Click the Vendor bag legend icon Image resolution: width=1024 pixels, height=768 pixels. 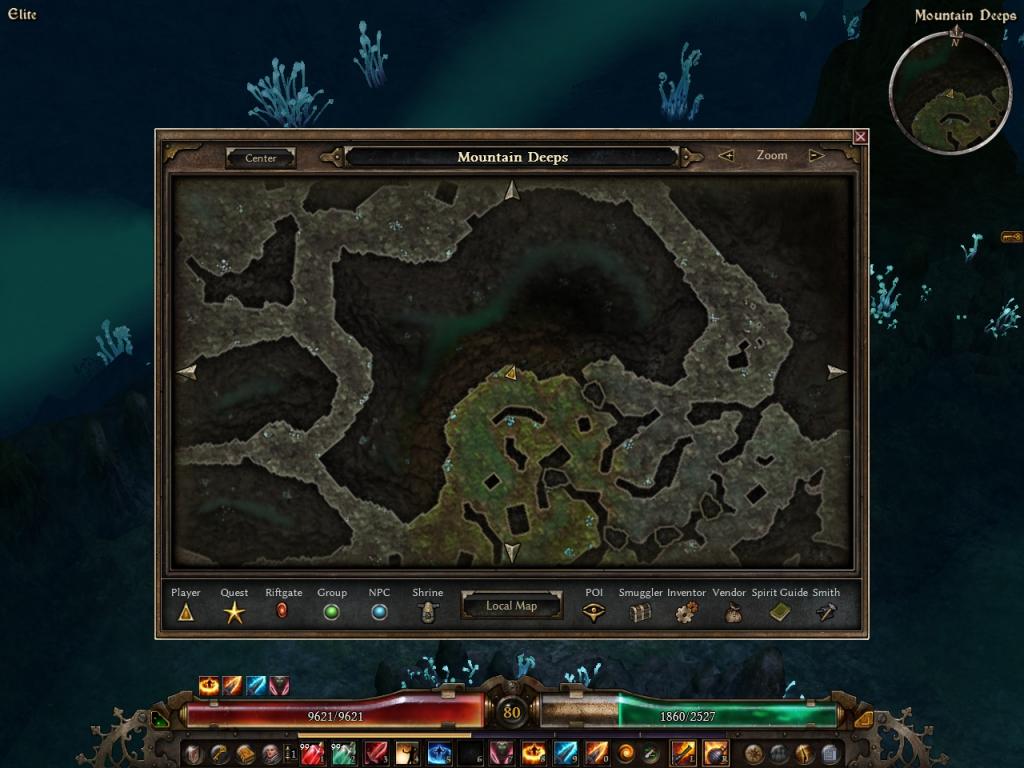733,613
